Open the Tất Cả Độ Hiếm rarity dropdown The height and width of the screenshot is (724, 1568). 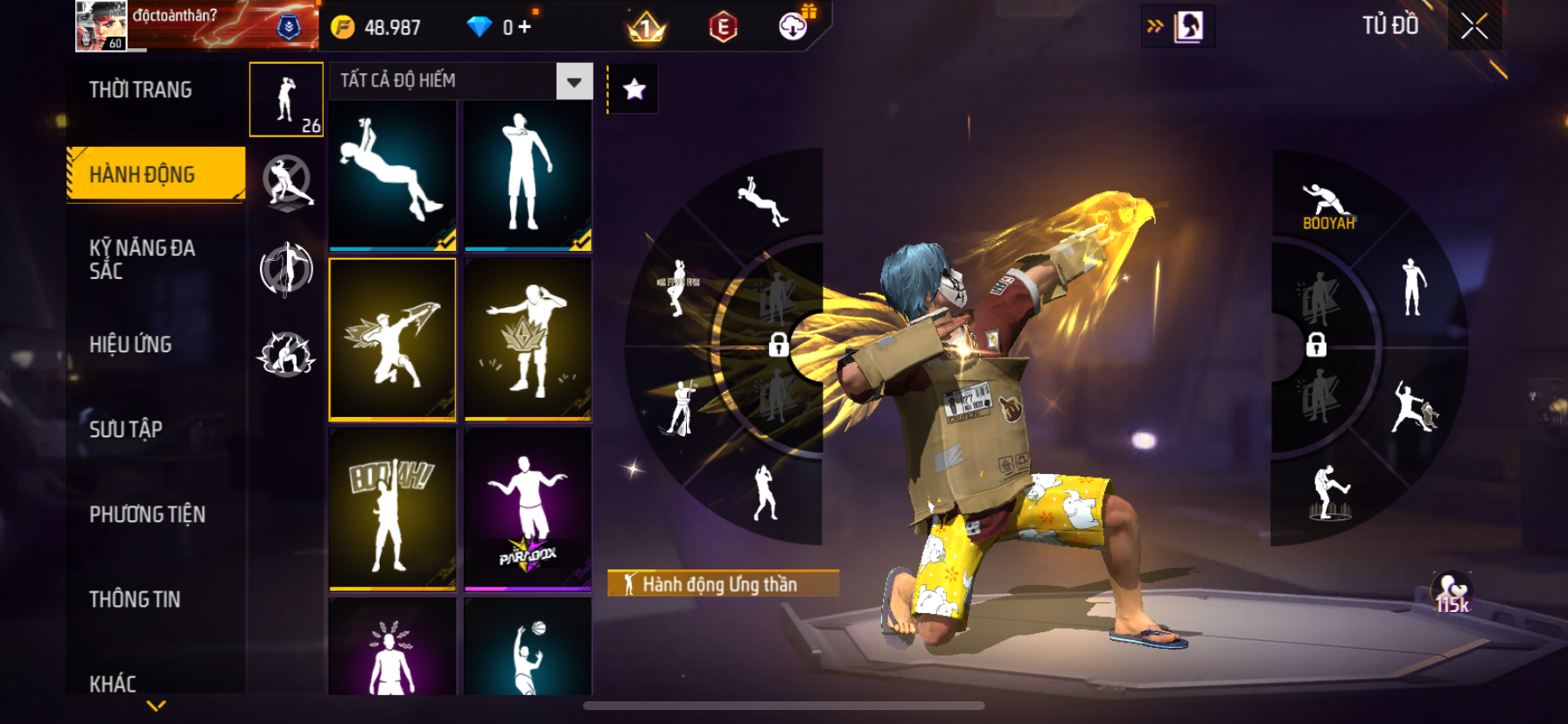pyautogui.click(x=574, y=81)
